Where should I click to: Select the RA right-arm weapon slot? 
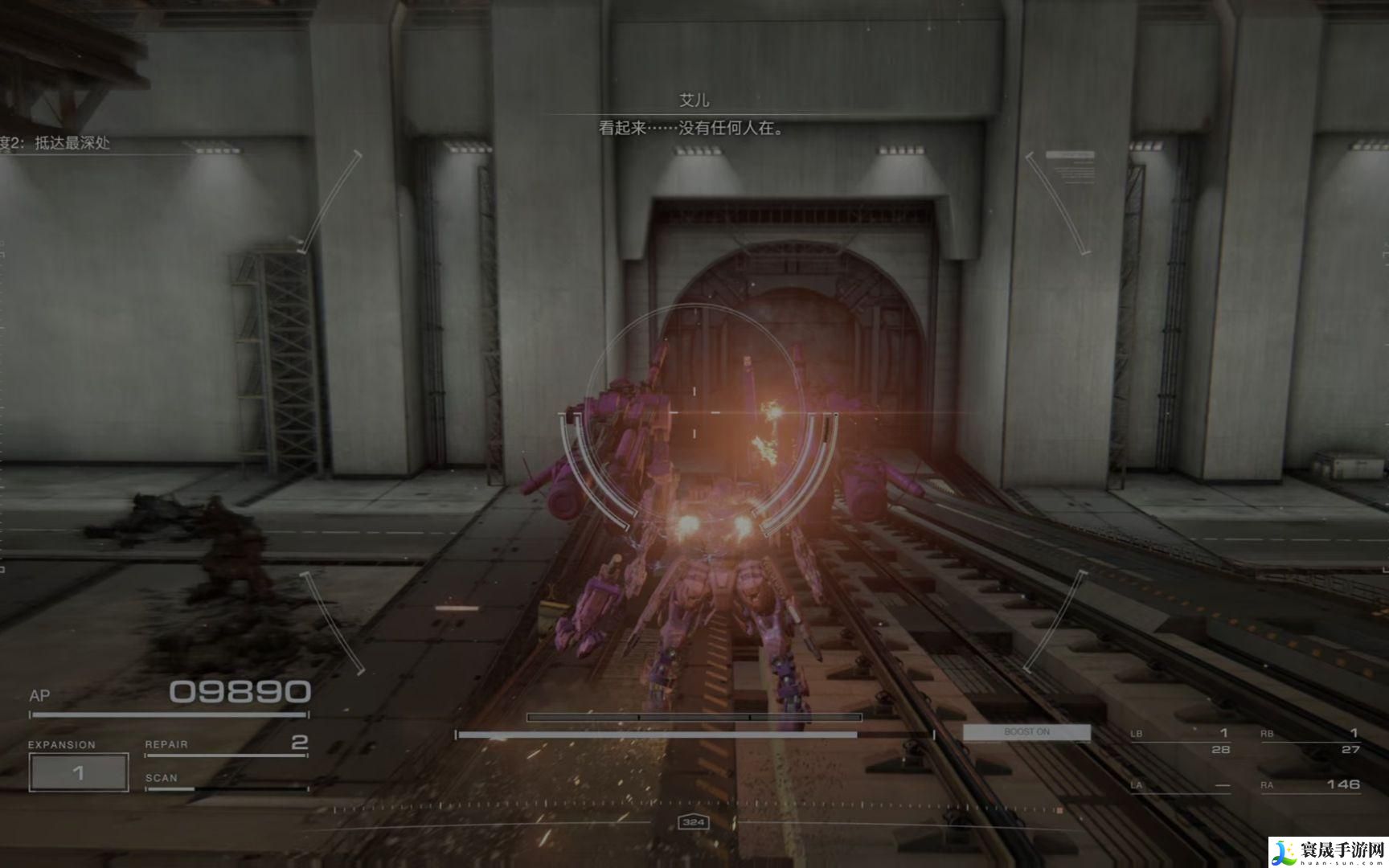click(1310, 784)
